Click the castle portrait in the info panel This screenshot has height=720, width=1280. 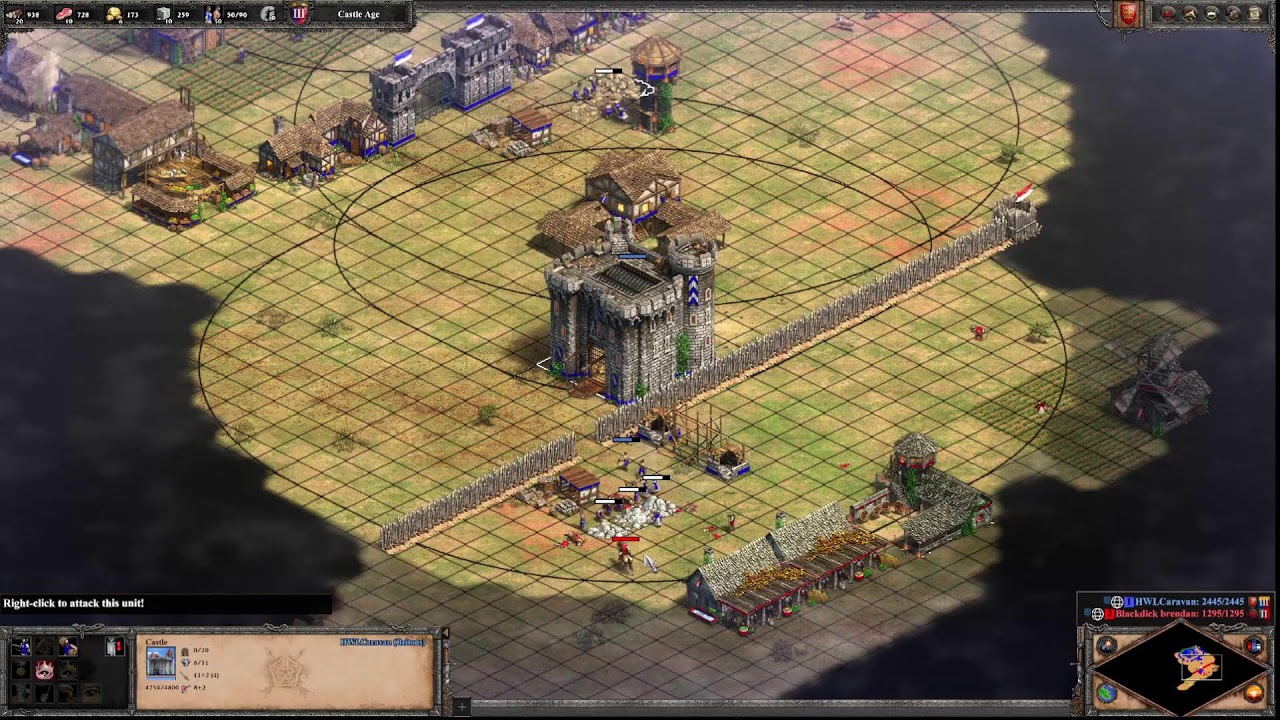click(160, 661)
